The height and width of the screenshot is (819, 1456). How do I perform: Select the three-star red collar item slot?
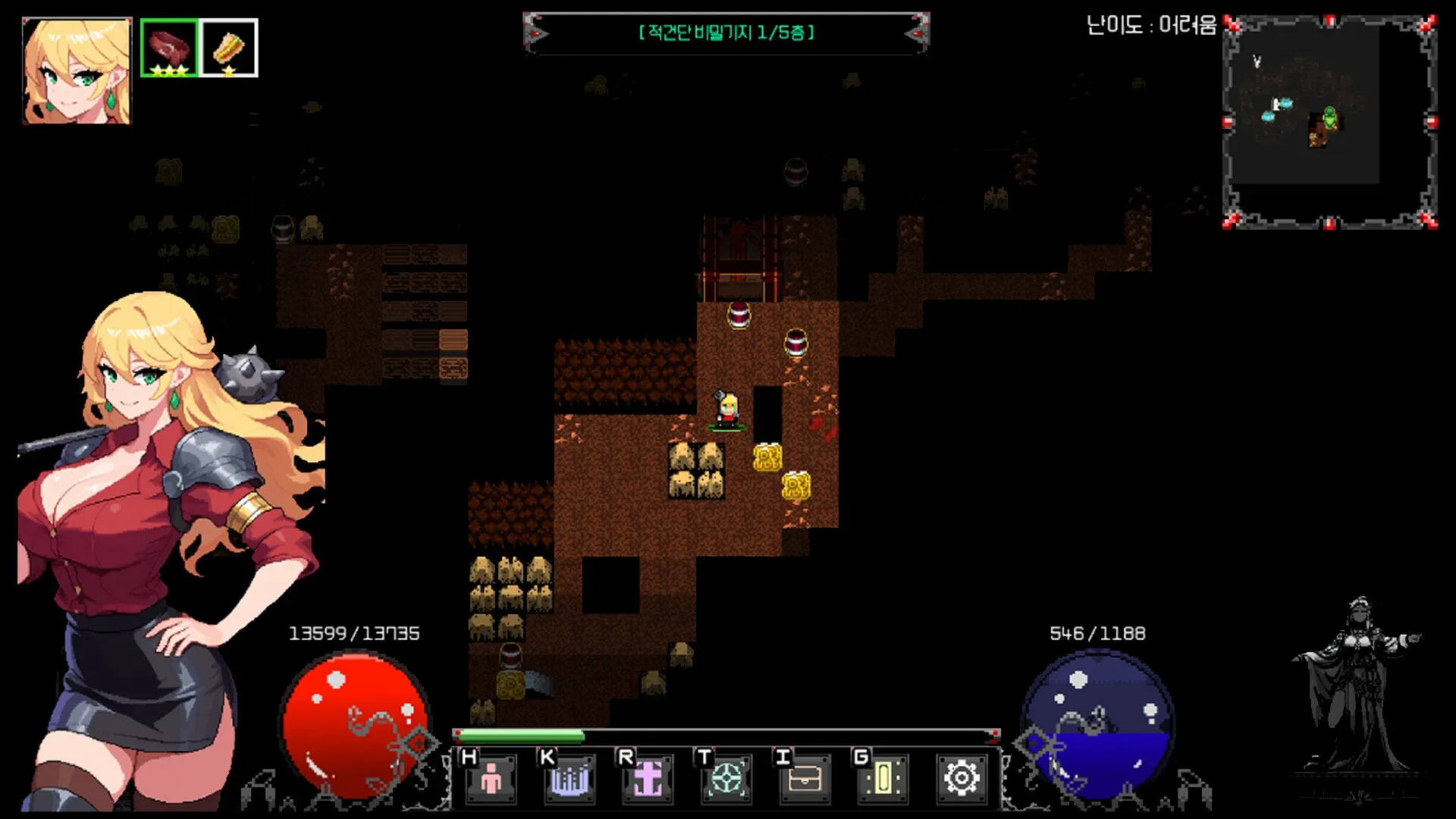tap(169, 48)
